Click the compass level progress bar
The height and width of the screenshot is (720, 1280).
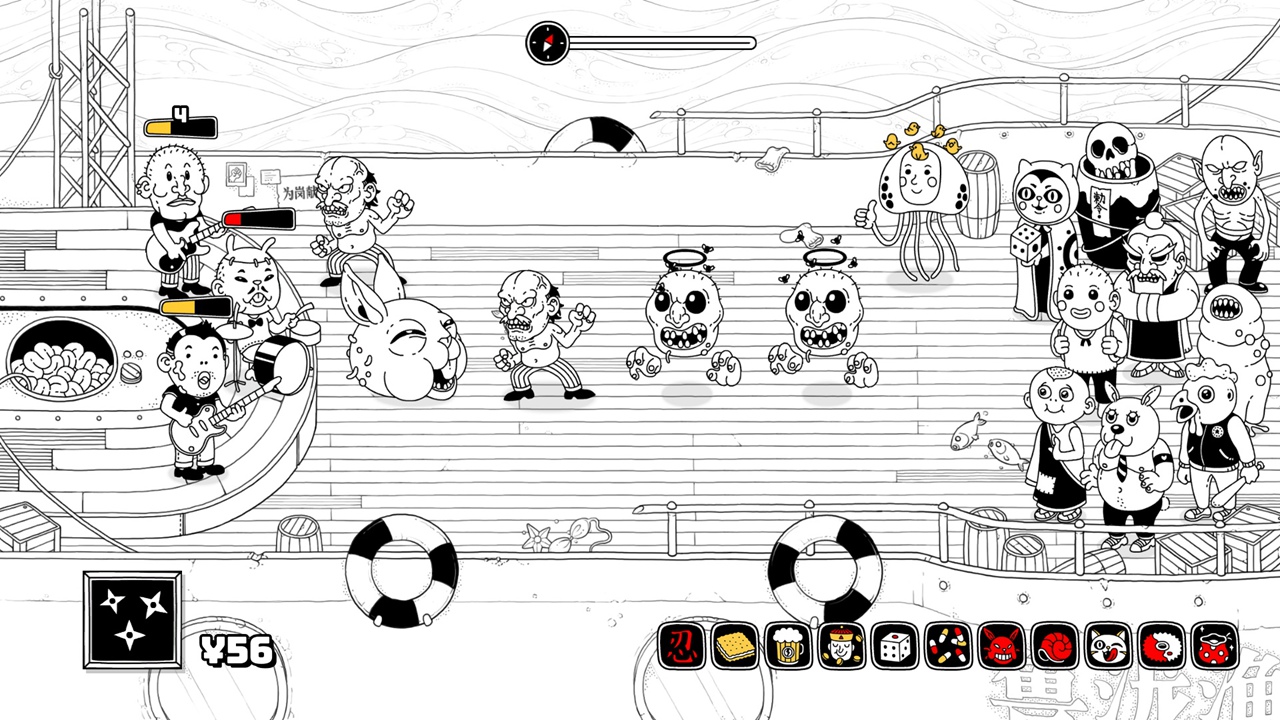click(640, 42)
